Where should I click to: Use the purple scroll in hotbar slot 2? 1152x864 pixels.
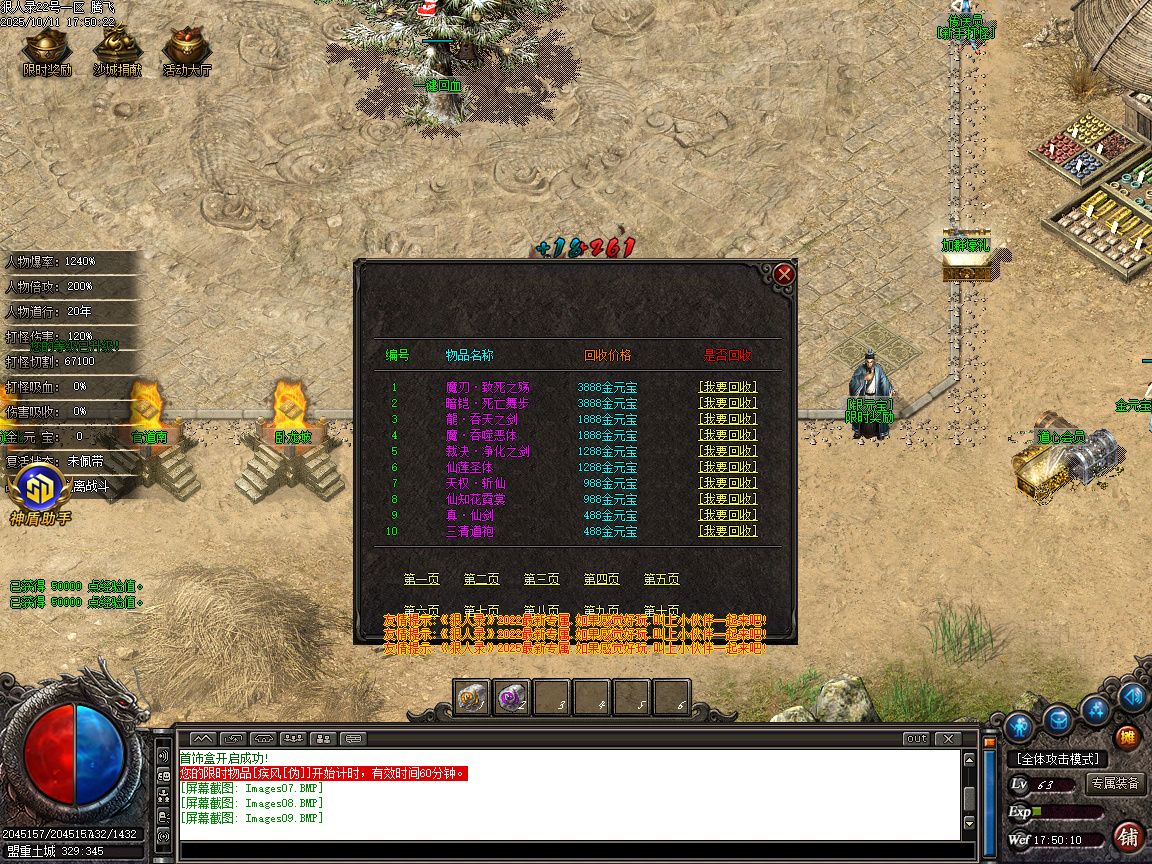pyautogui.click(x=512, y=697)
